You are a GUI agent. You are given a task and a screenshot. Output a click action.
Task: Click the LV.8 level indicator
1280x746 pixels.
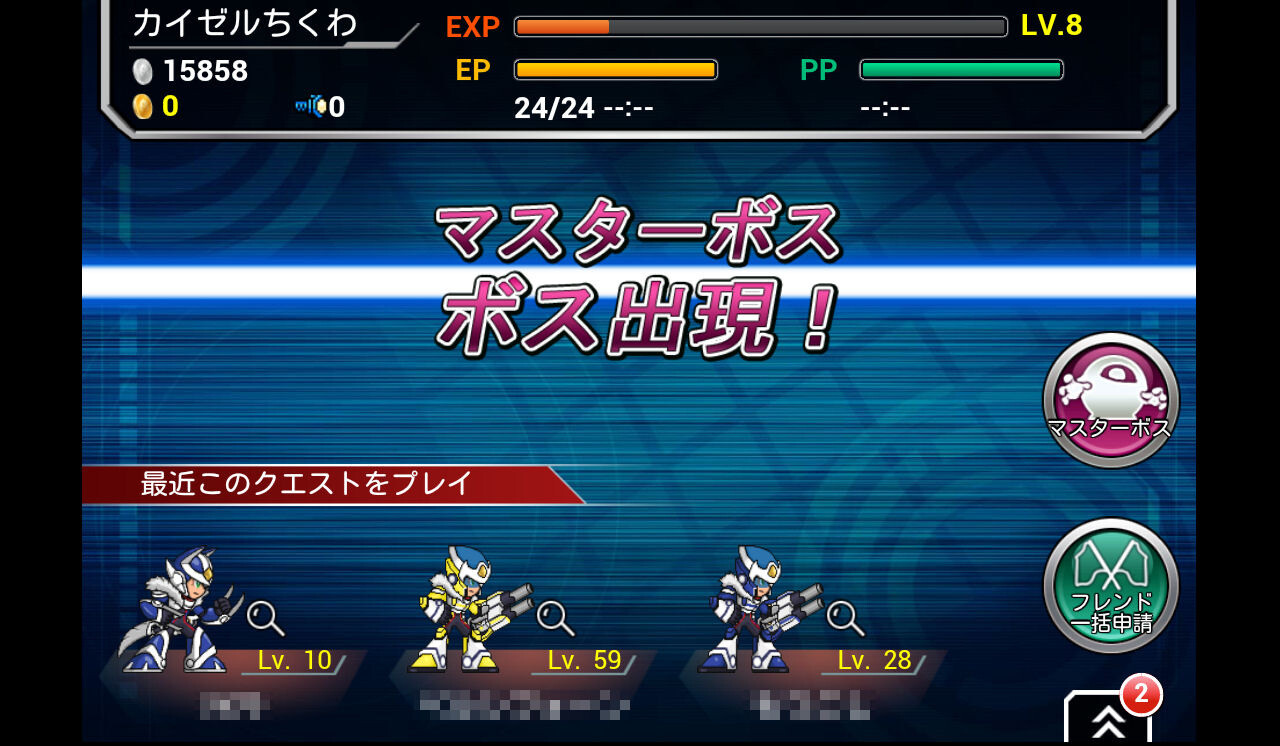(x=1053, y=27)
